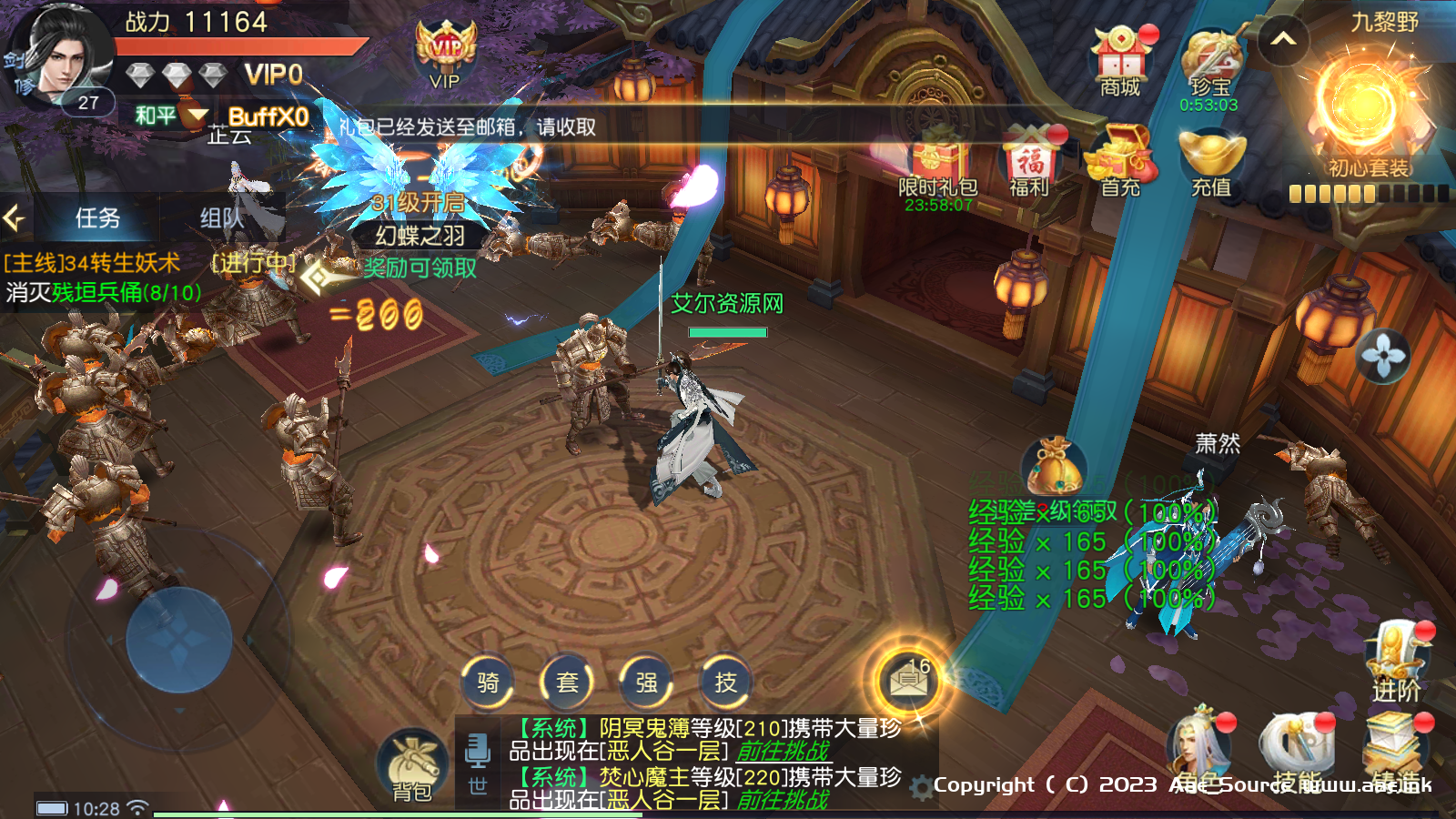The image size is (1456, 819).
Task: Open the 商城 shop
Action: (x=1120, y=62)
